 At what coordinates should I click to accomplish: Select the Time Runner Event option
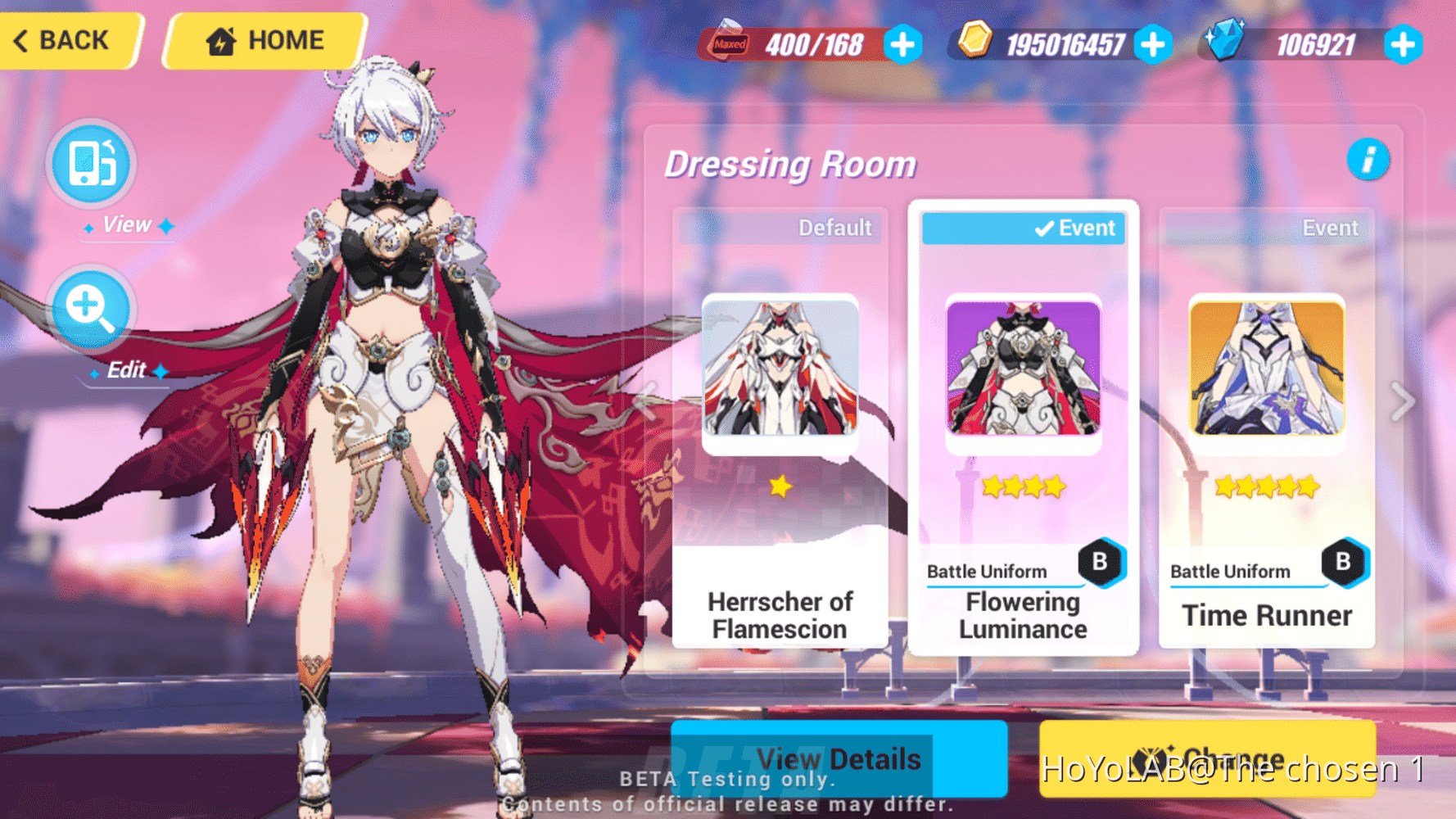point(1329,229)
